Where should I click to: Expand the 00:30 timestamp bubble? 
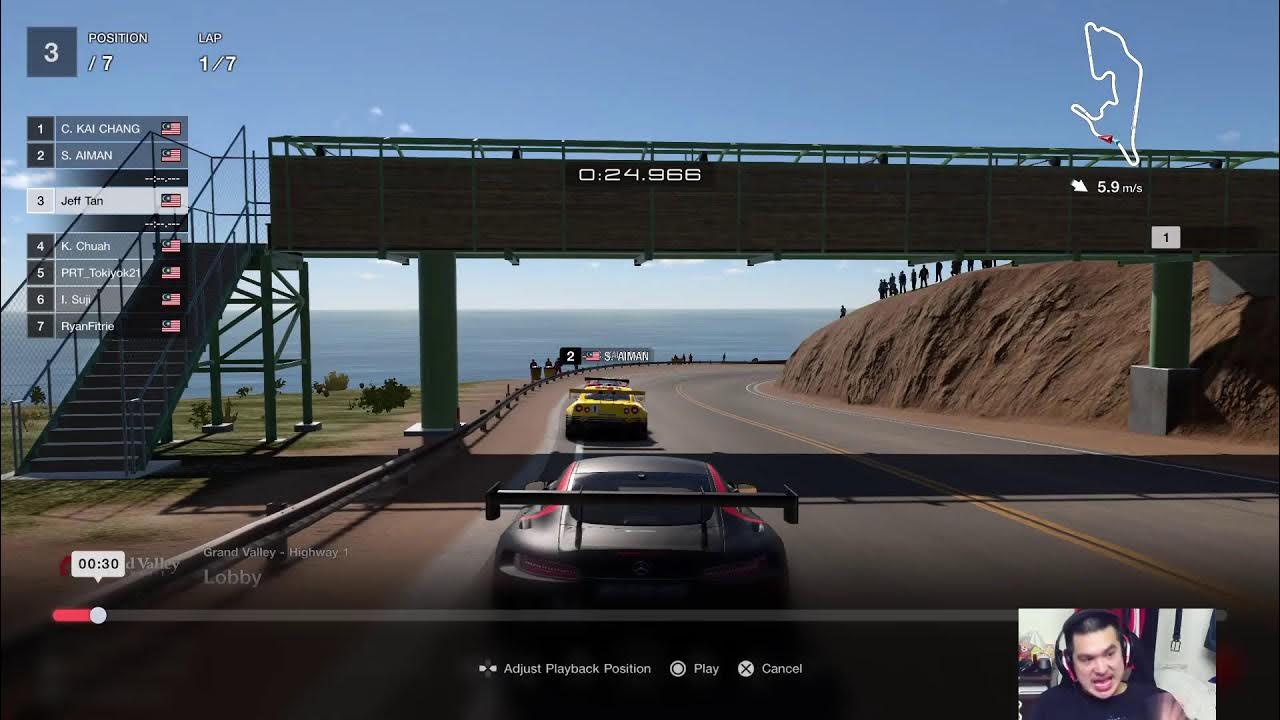click(97, 563)
